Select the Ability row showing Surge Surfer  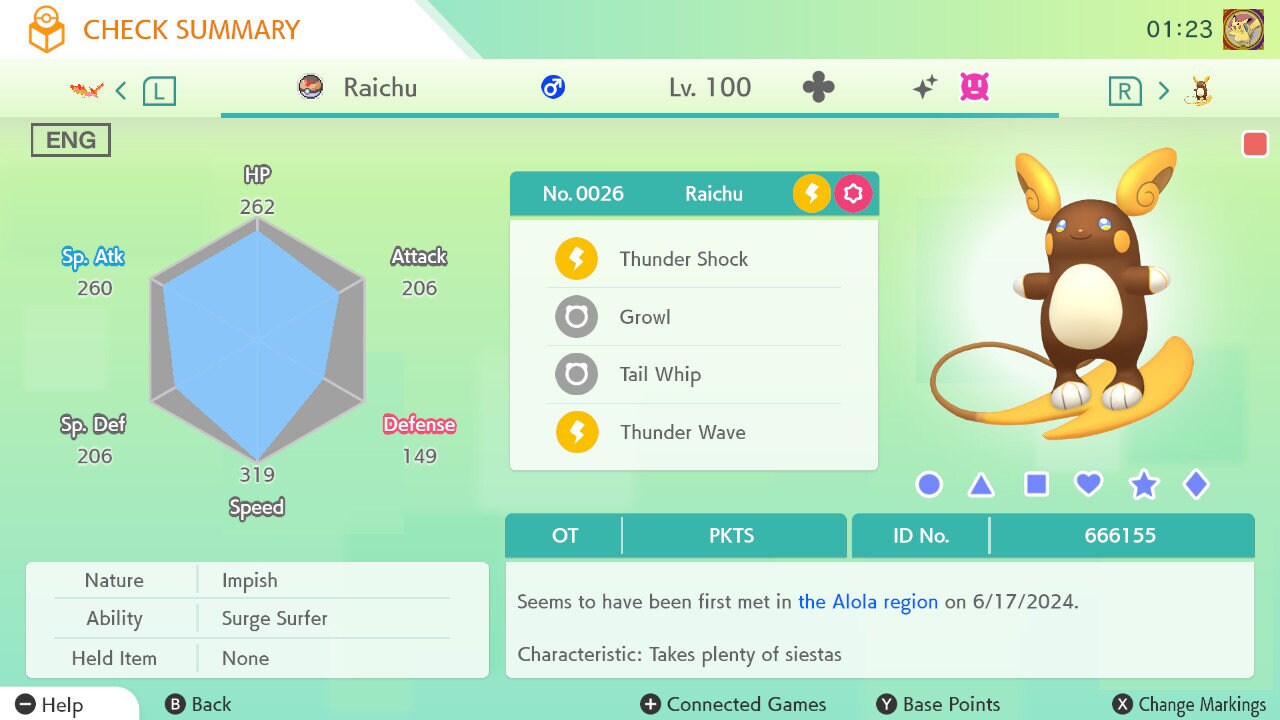pyautogui.click(x=257, y=619)
